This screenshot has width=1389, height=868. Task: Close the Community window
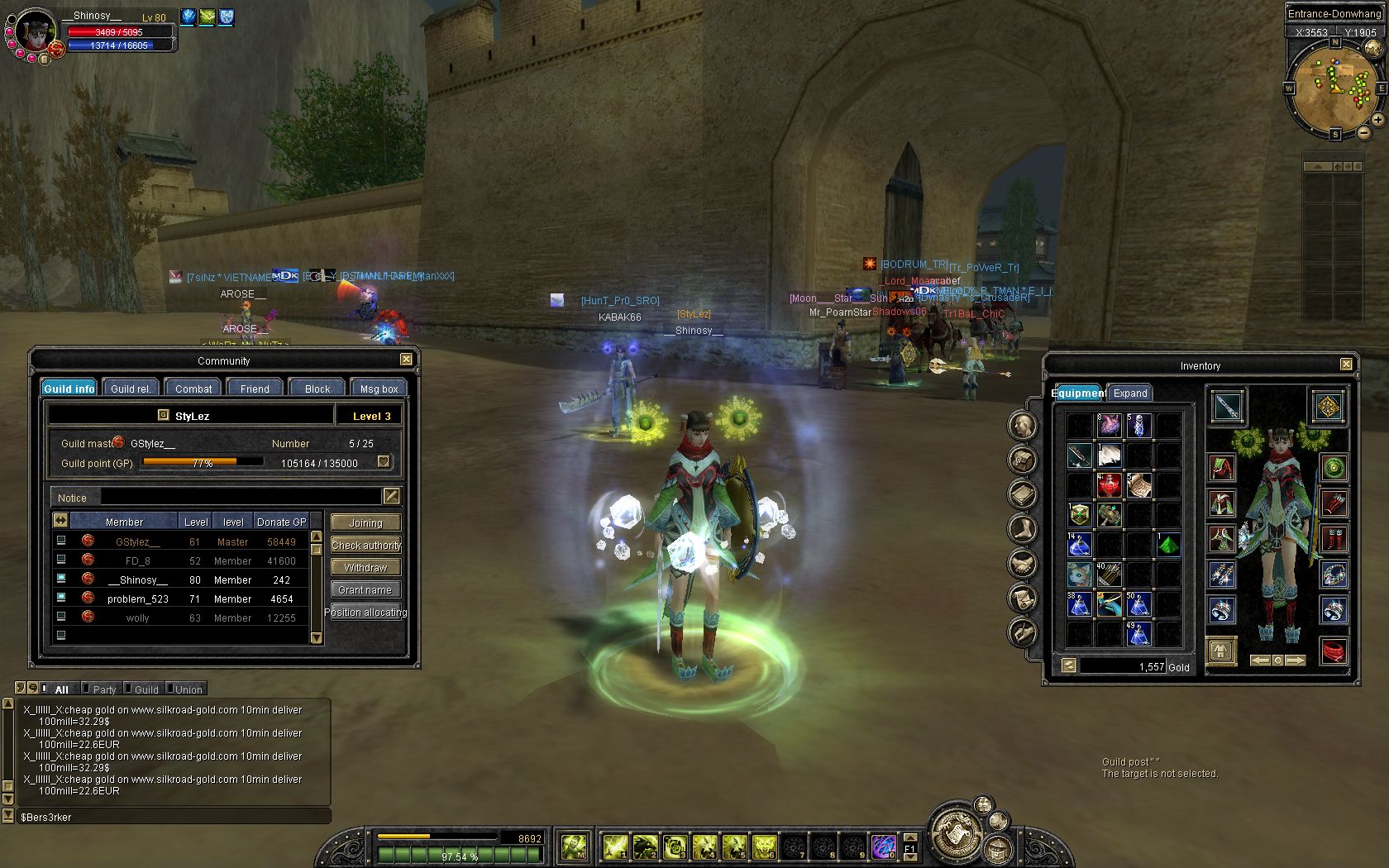(x=406, y=360)
